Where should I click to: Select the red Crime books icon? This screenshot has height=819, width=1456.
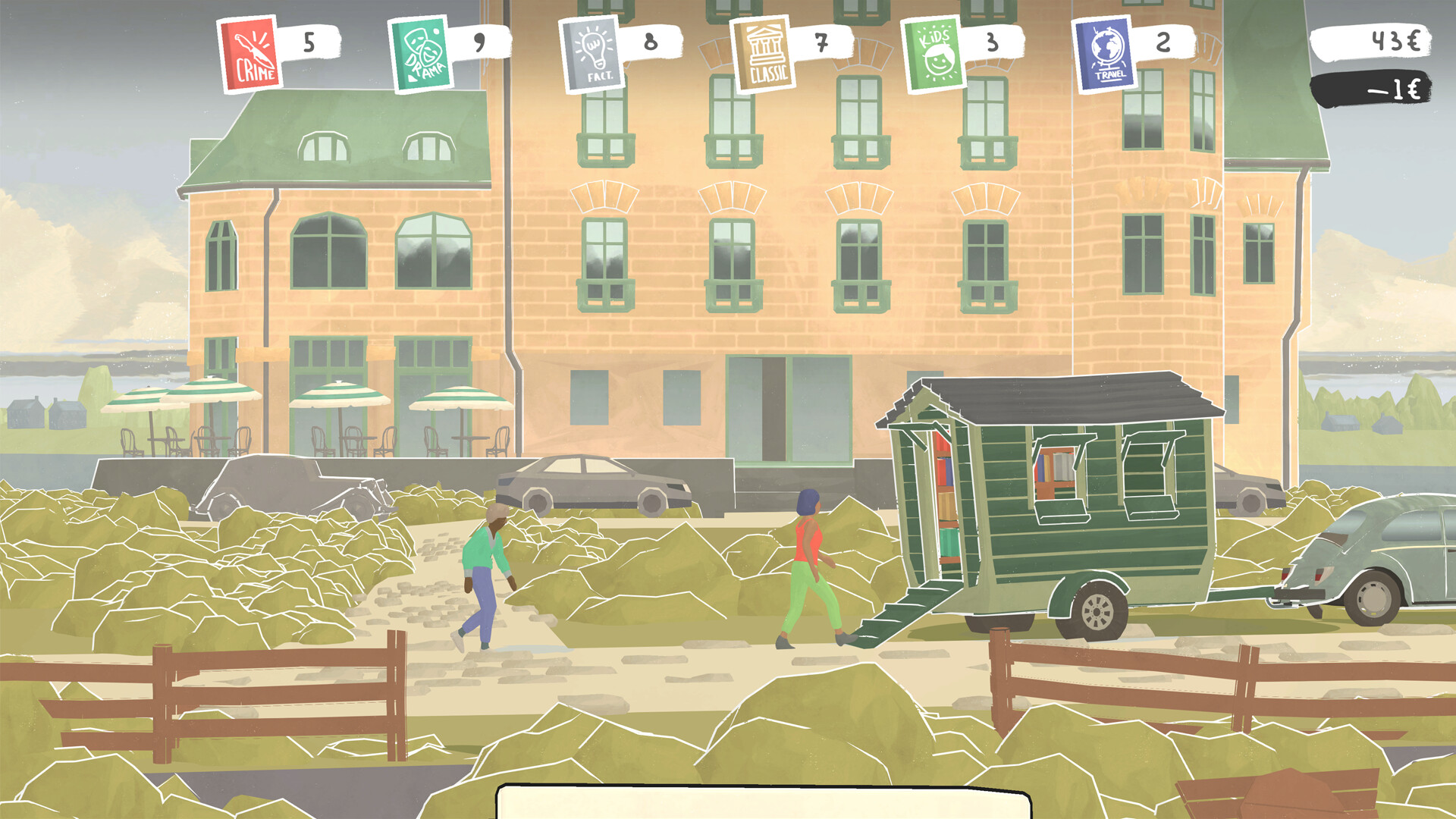point(248,53)
